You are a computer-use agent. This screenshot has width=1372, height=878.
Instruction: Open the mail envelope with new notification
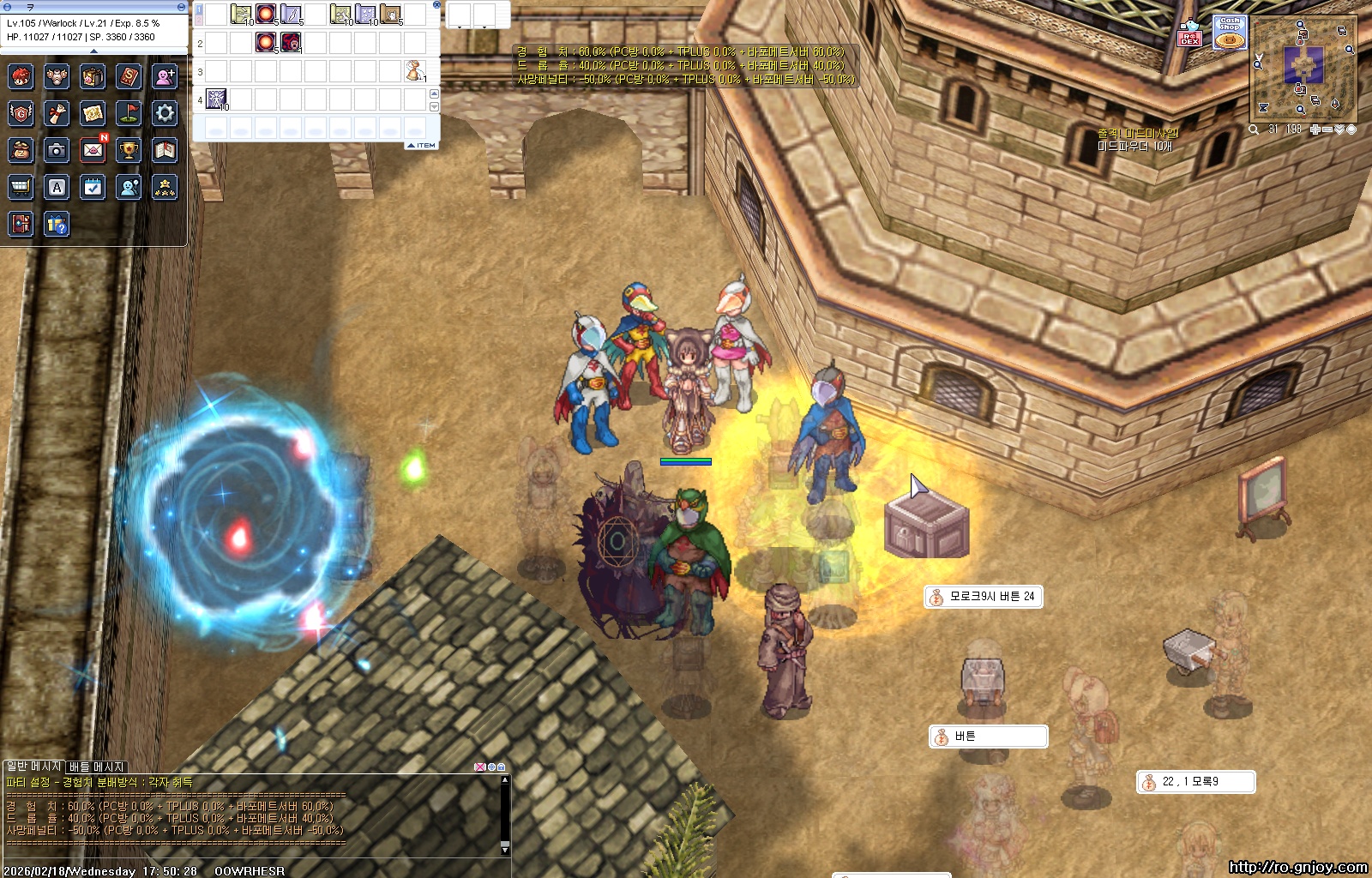pos(93,151)
